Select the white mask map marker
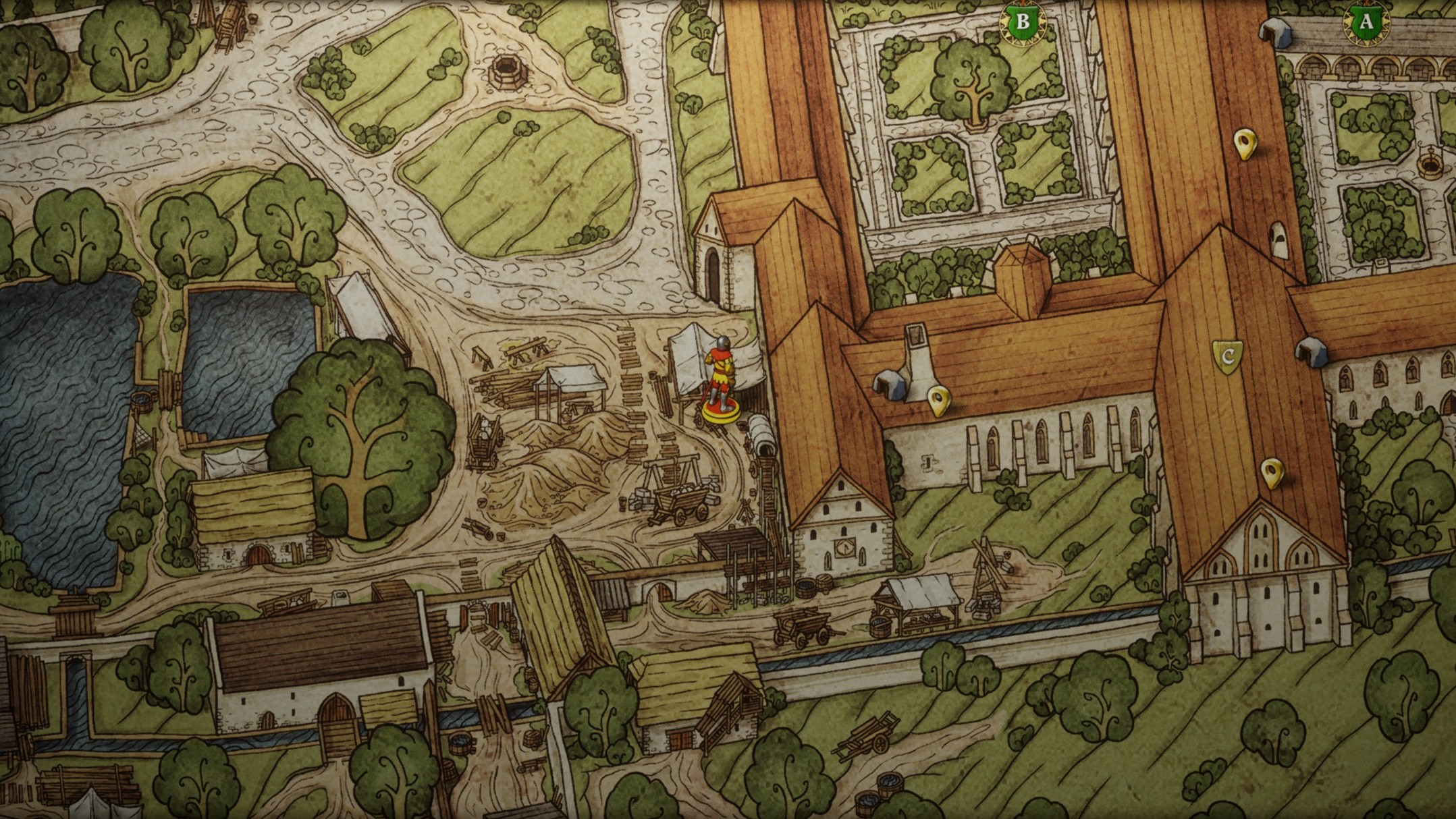This screenshot has width=1456, height=819. [x=1278, y=238]
